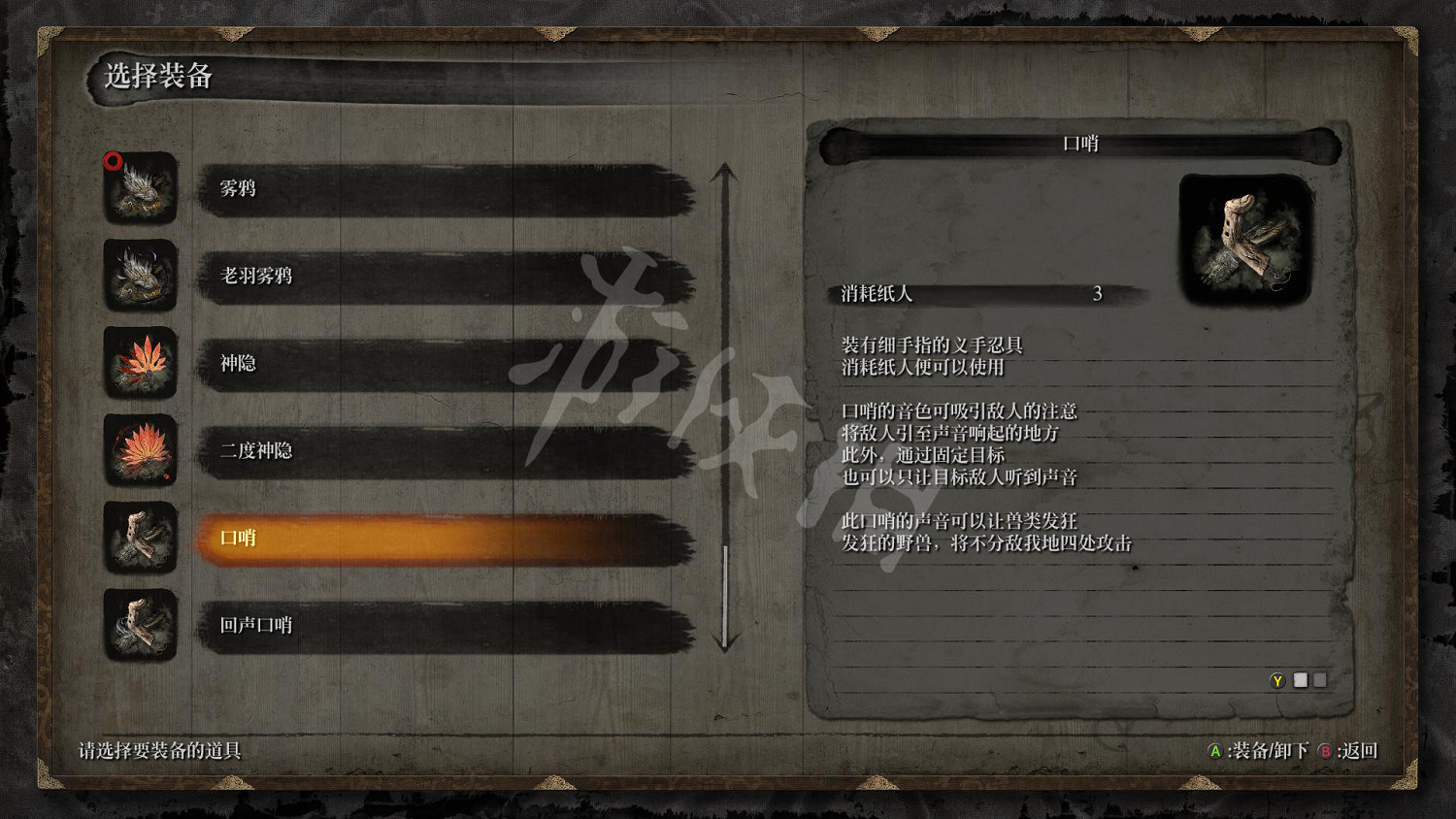Select the 二度神隐 leaf icon
This screenshot has height=819, width=1456.
(141, 451)
